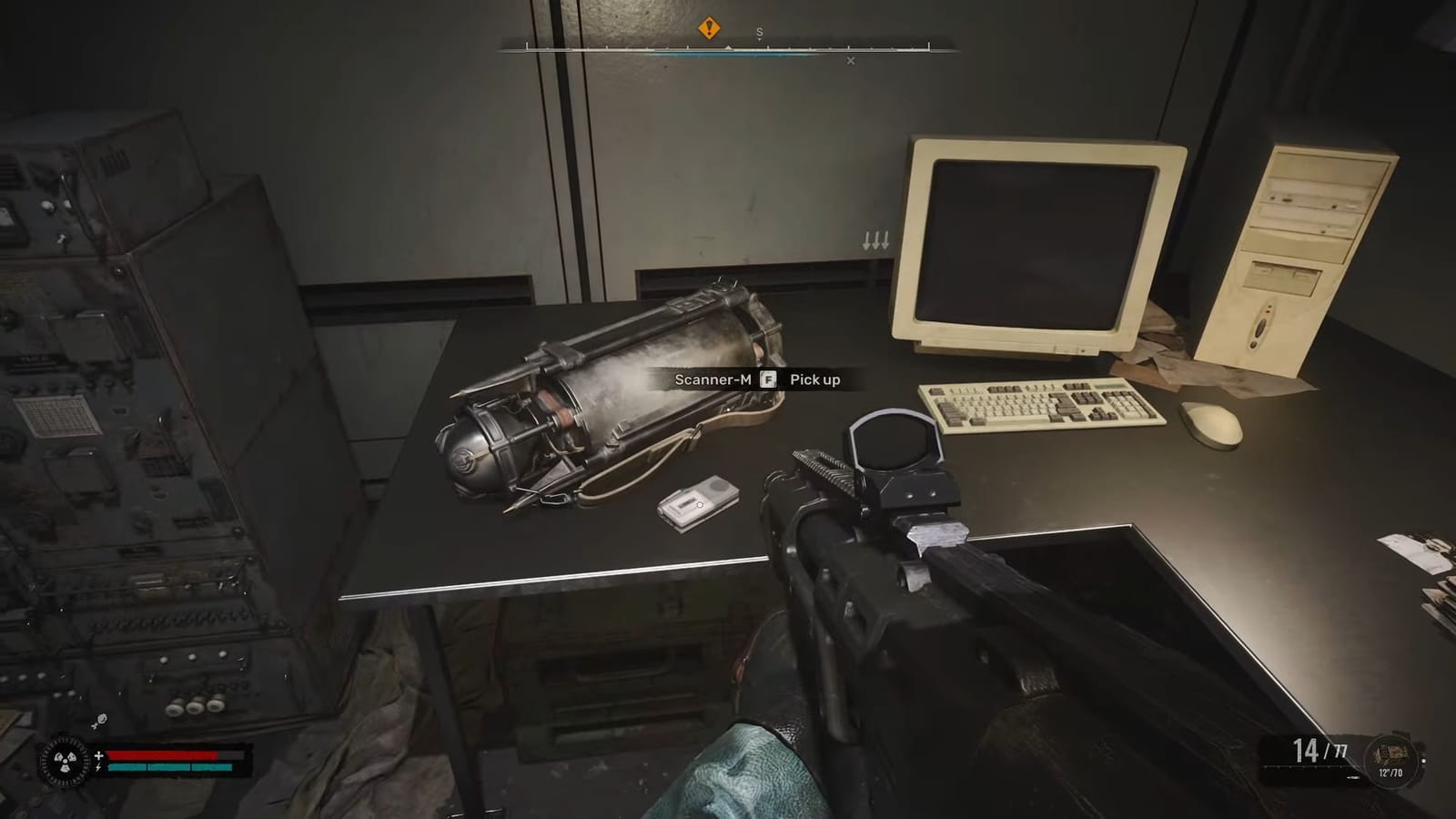Click the temperature reading 12°/70
This screenshot has height=819, width=1456.
pyautogui.click(x=1390, y=773)
